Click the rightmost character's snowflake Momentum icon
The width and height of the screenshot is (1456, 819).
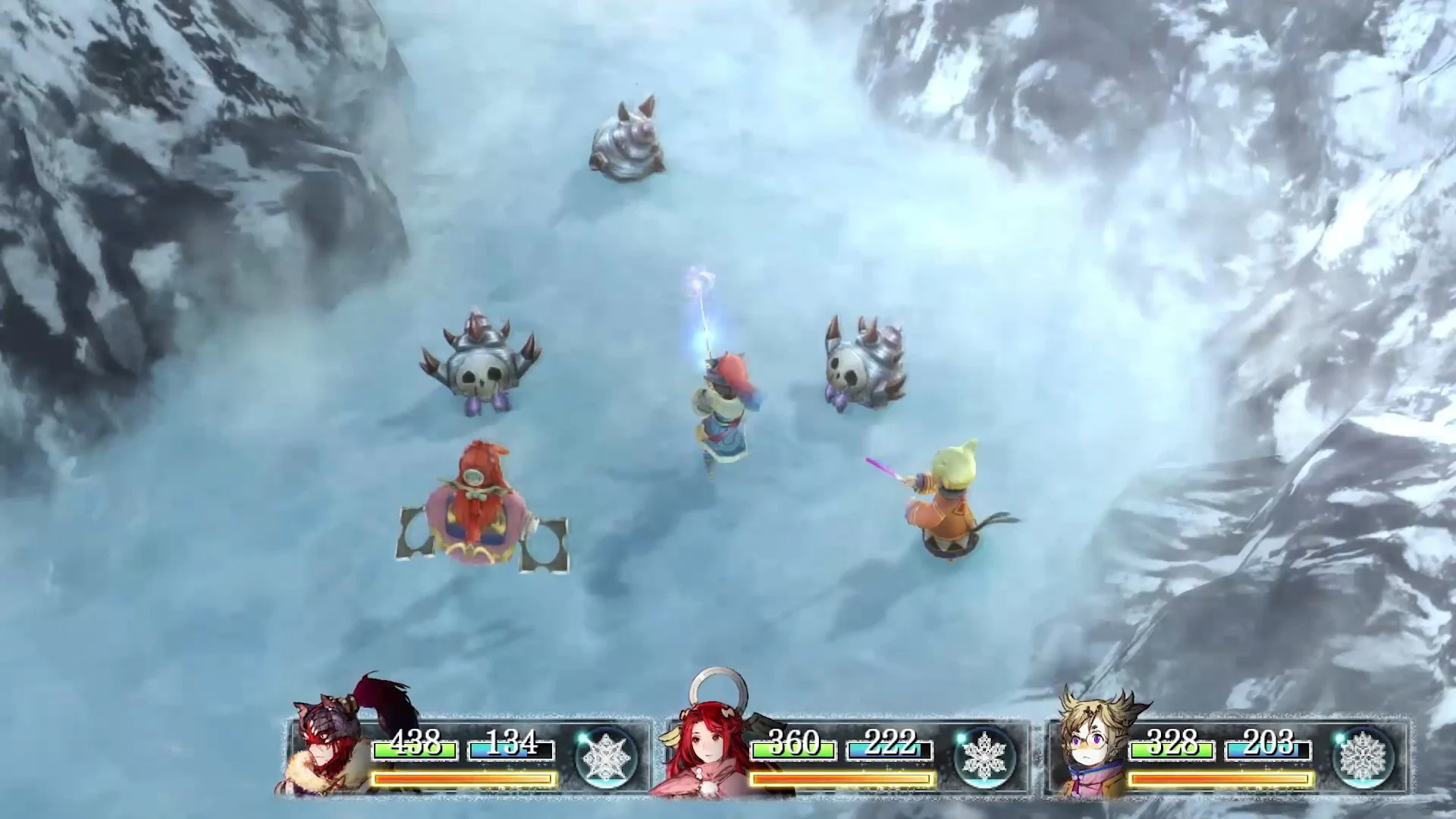(1365, 757)
